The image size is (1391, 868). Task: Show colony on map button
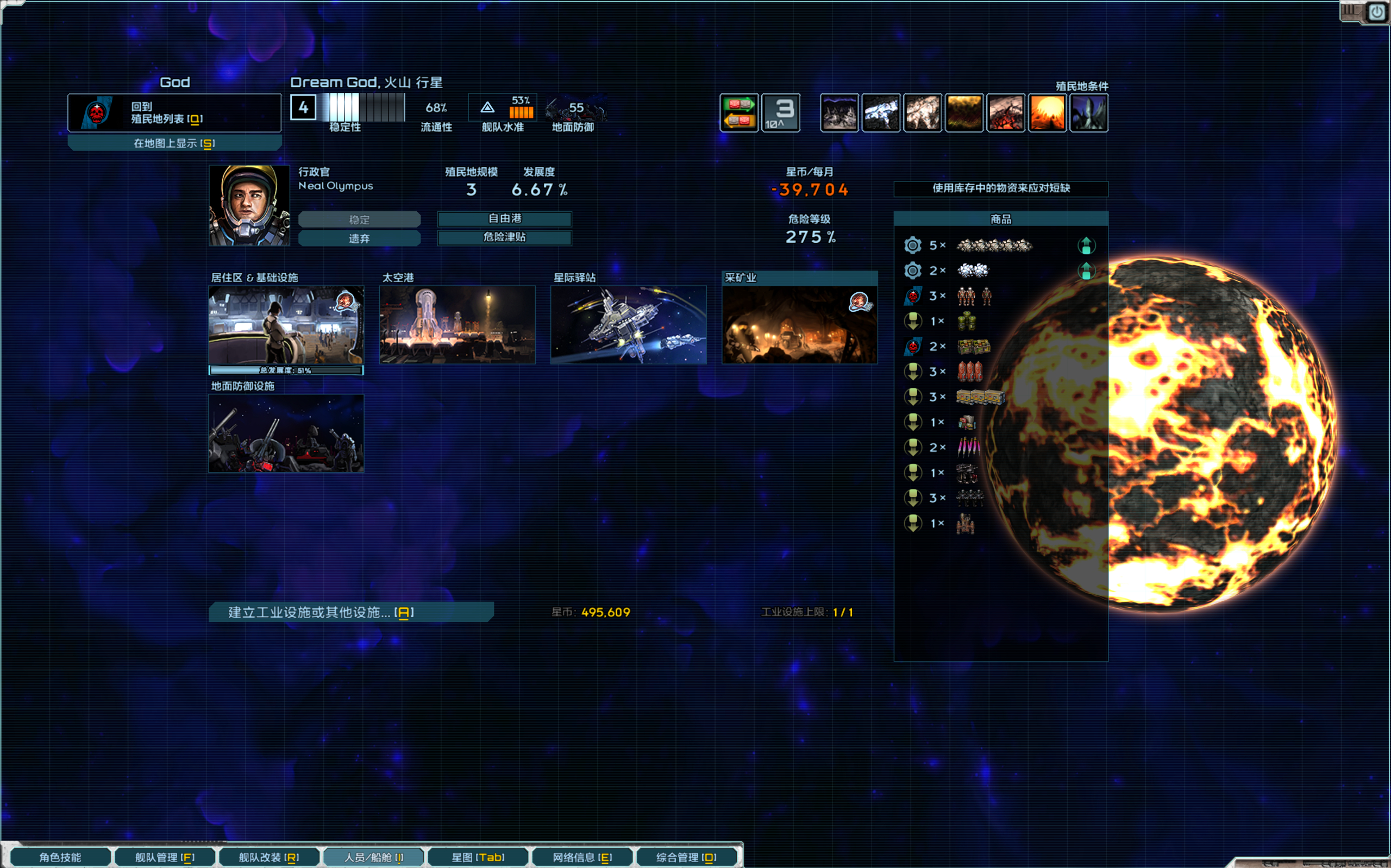click(x=174, y=143)
